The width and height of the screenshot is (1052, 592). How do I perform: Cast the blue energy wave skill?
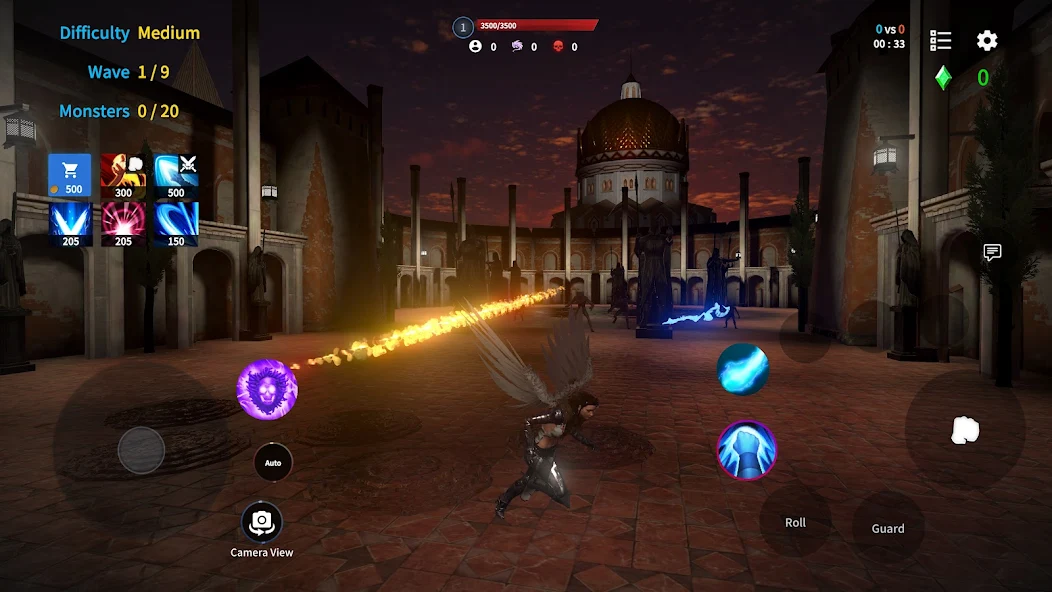(743, 369)
